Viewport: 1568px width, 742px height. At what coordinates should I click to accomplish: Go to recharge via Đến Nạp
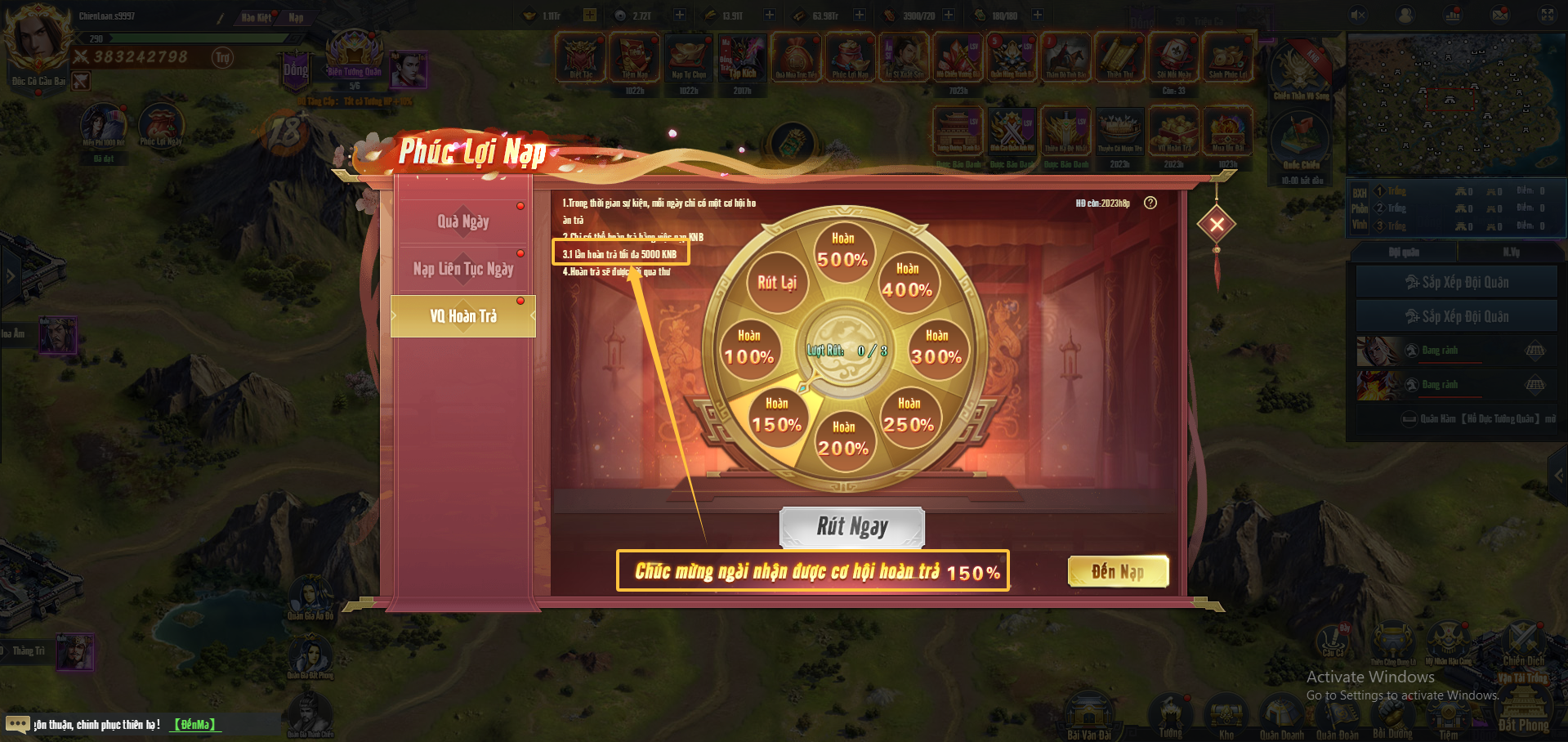[x=1118, y=571]
